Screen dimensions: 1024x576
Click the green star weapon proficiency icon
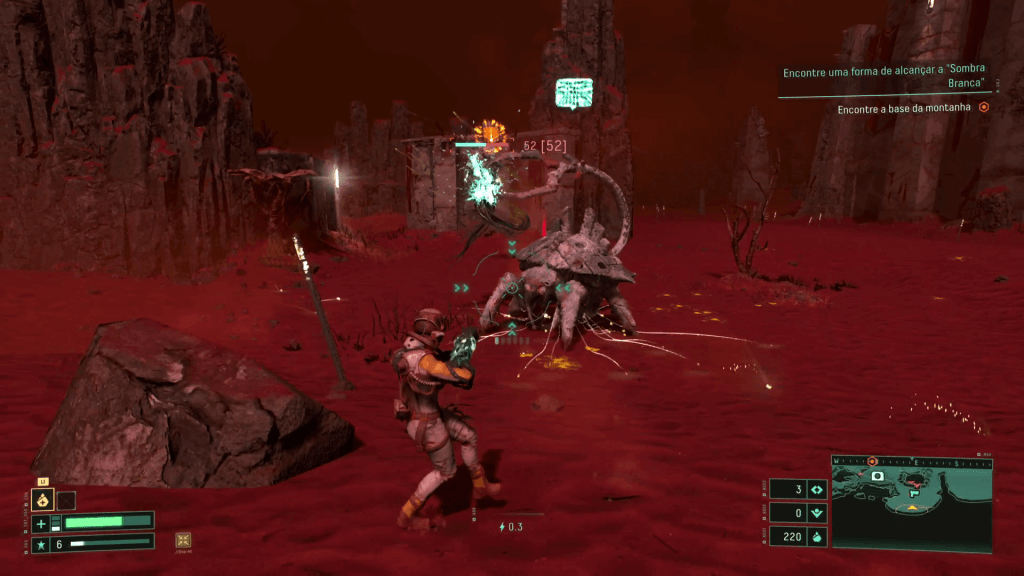pyautogui.click(x=41, y=544)
